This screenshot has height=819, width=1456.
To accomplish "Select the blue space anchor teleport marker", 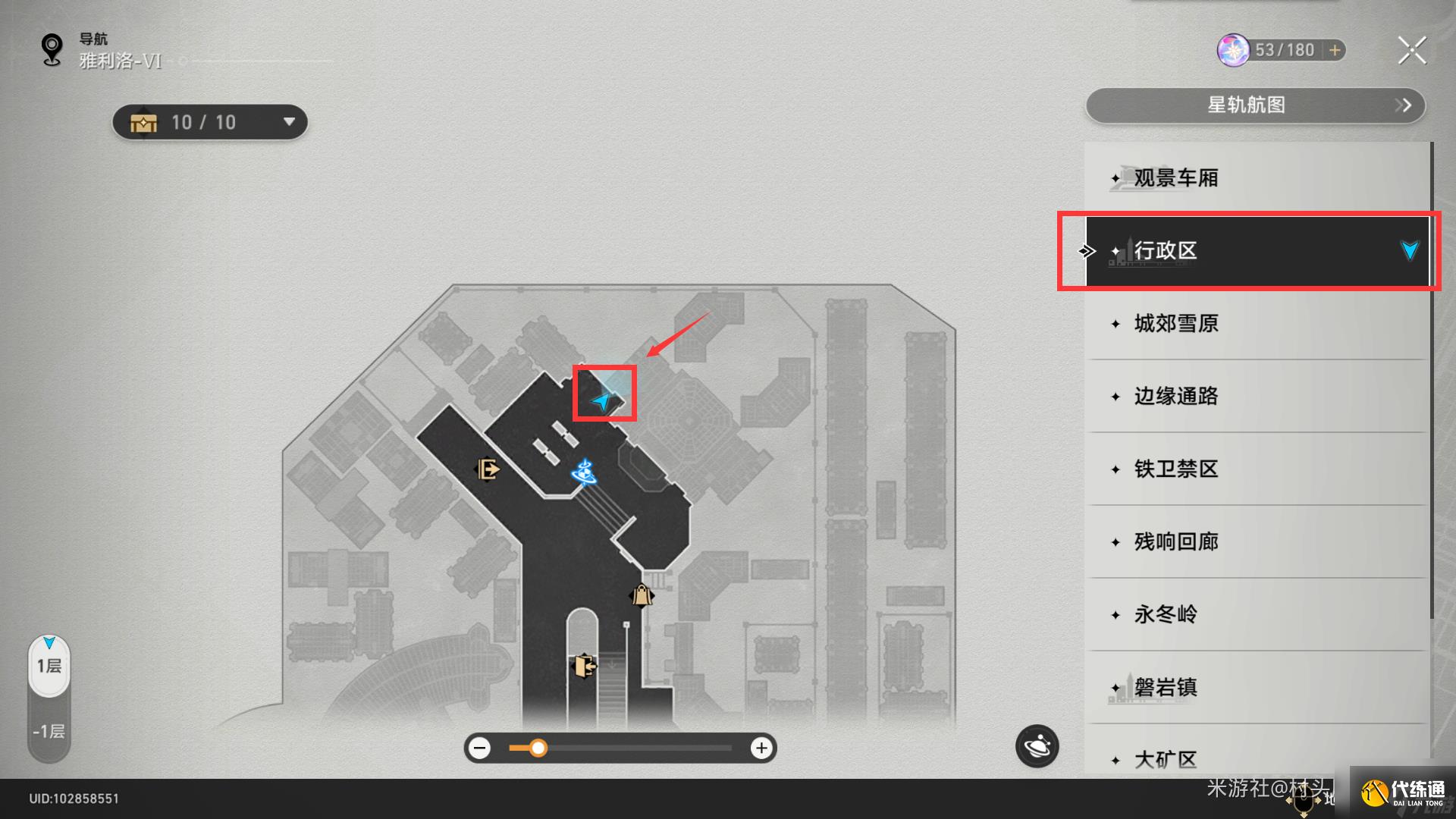I will [x=584, y=472].
